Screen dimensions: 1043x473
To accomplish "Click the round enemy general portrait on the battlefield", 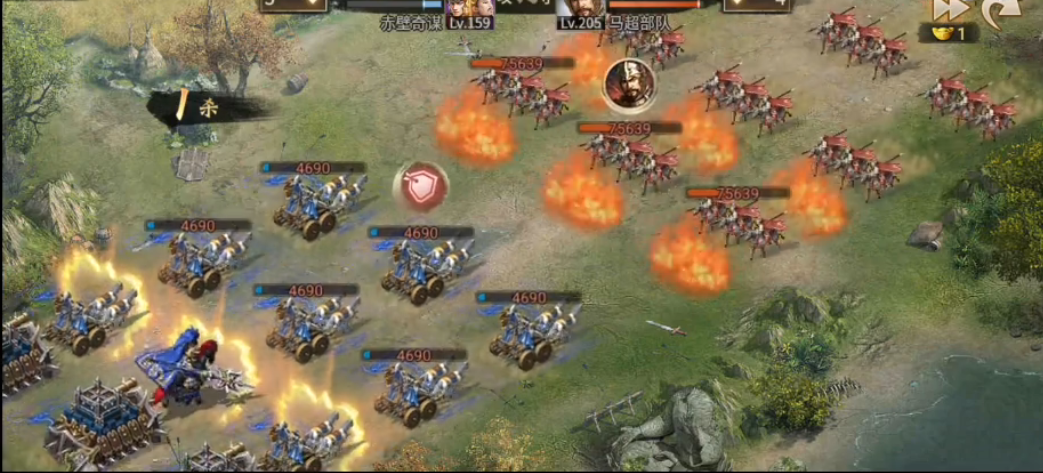I will pos(628,84).
